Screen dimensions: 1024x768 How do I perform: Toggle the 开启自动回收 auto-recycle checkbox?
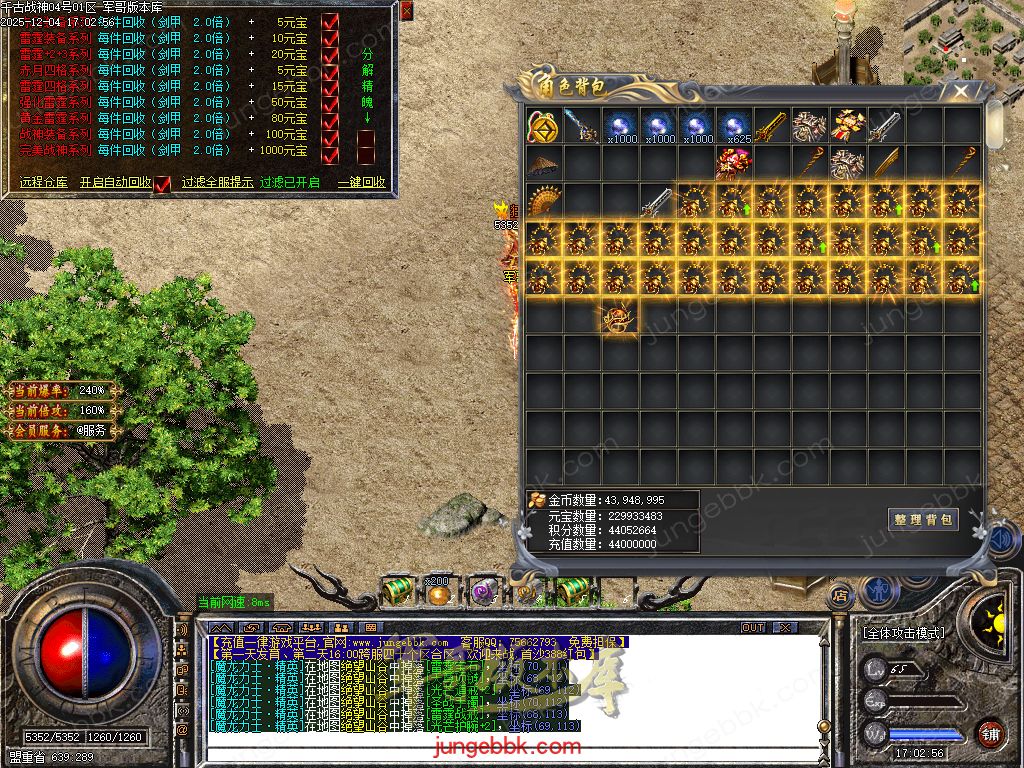click(x=162, y=183)
